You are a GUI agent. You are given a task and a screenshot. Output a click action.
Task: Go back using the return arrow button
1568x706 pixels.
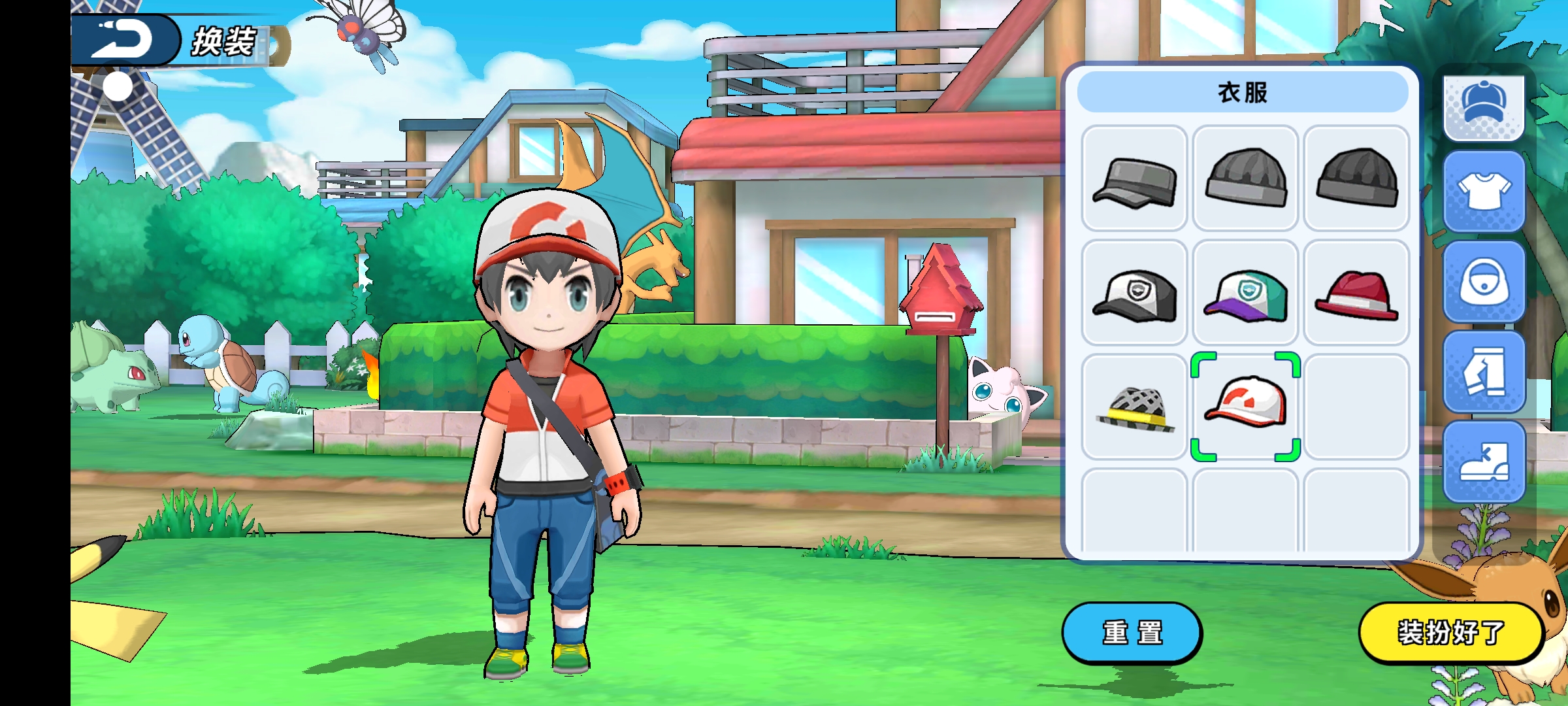tap(123, 39)
